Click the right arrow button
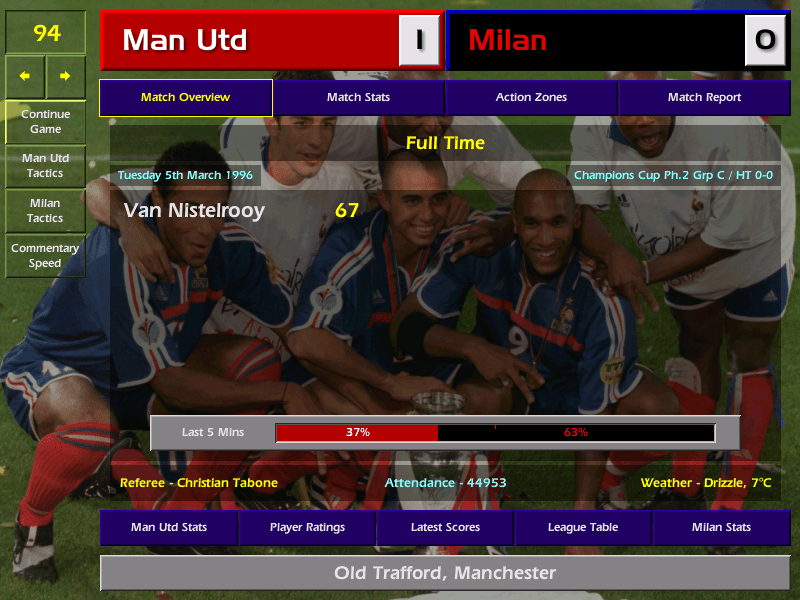 (x=65, y=76)
